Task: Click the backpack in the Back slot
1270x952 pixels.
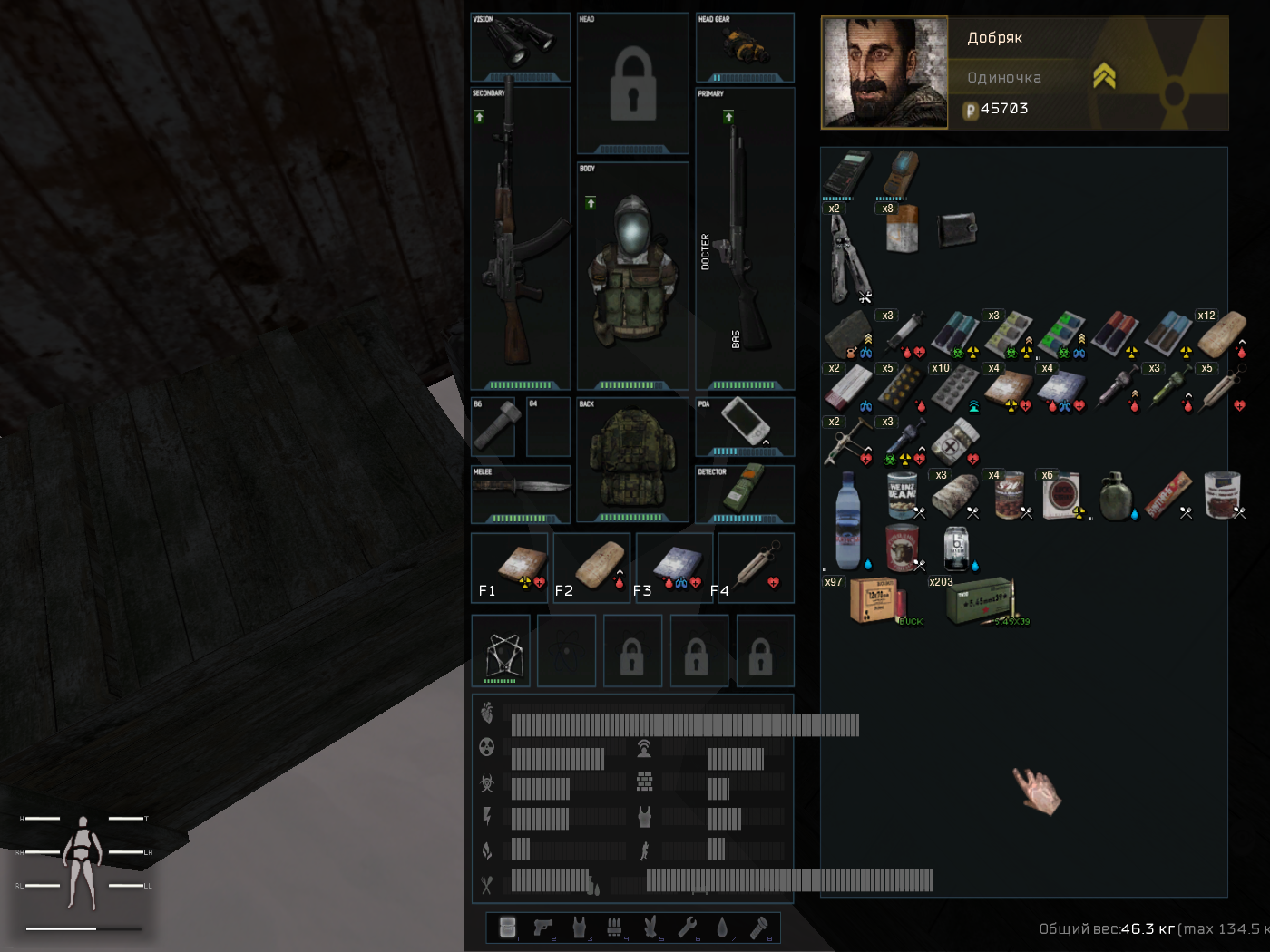Action: point(632,460)
